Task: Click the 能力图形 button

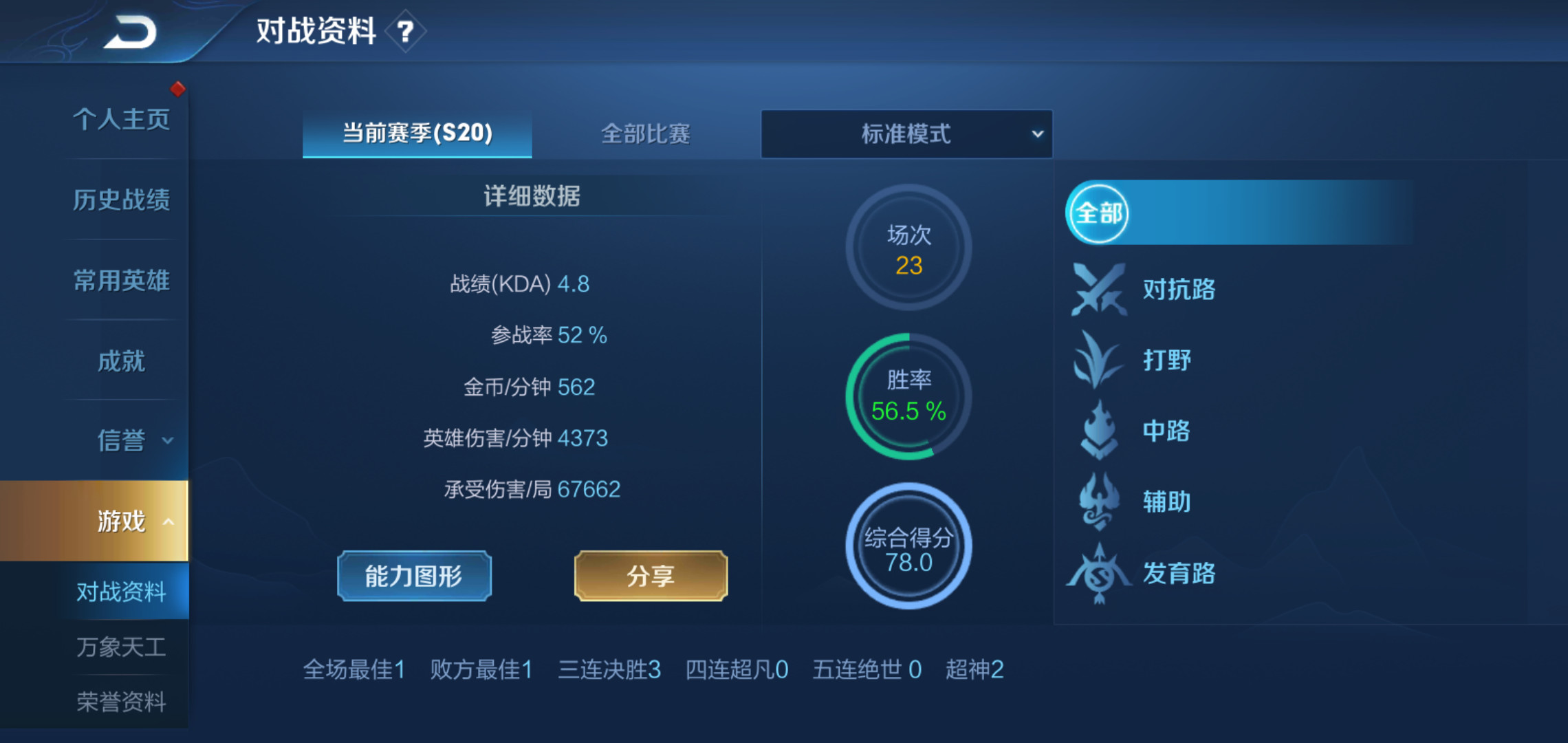Action: [x=413, y=576]
